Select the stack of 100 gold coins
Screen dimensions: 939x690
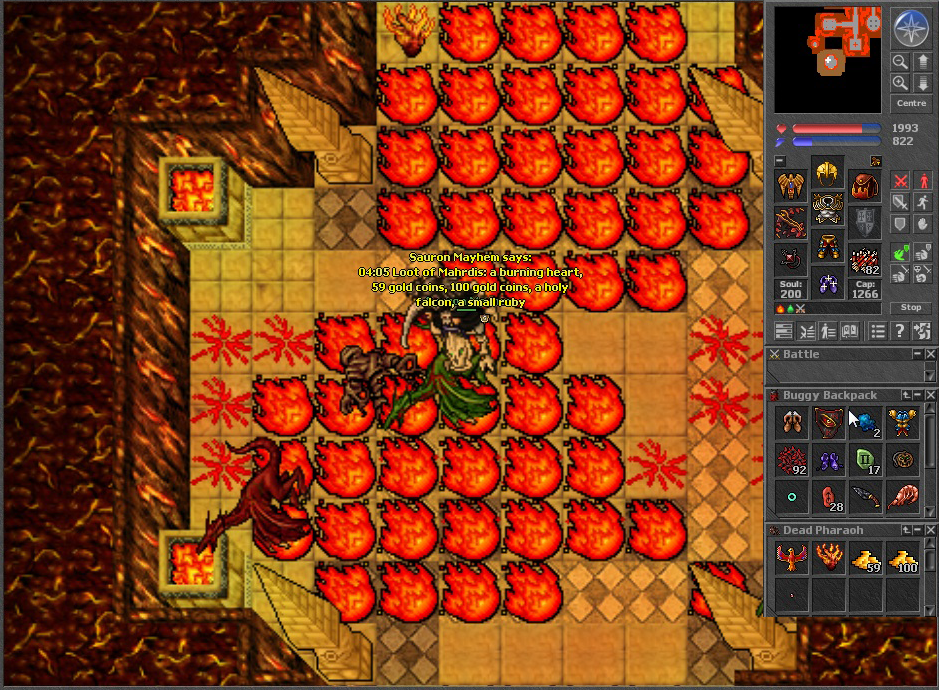tap(902, 560)
